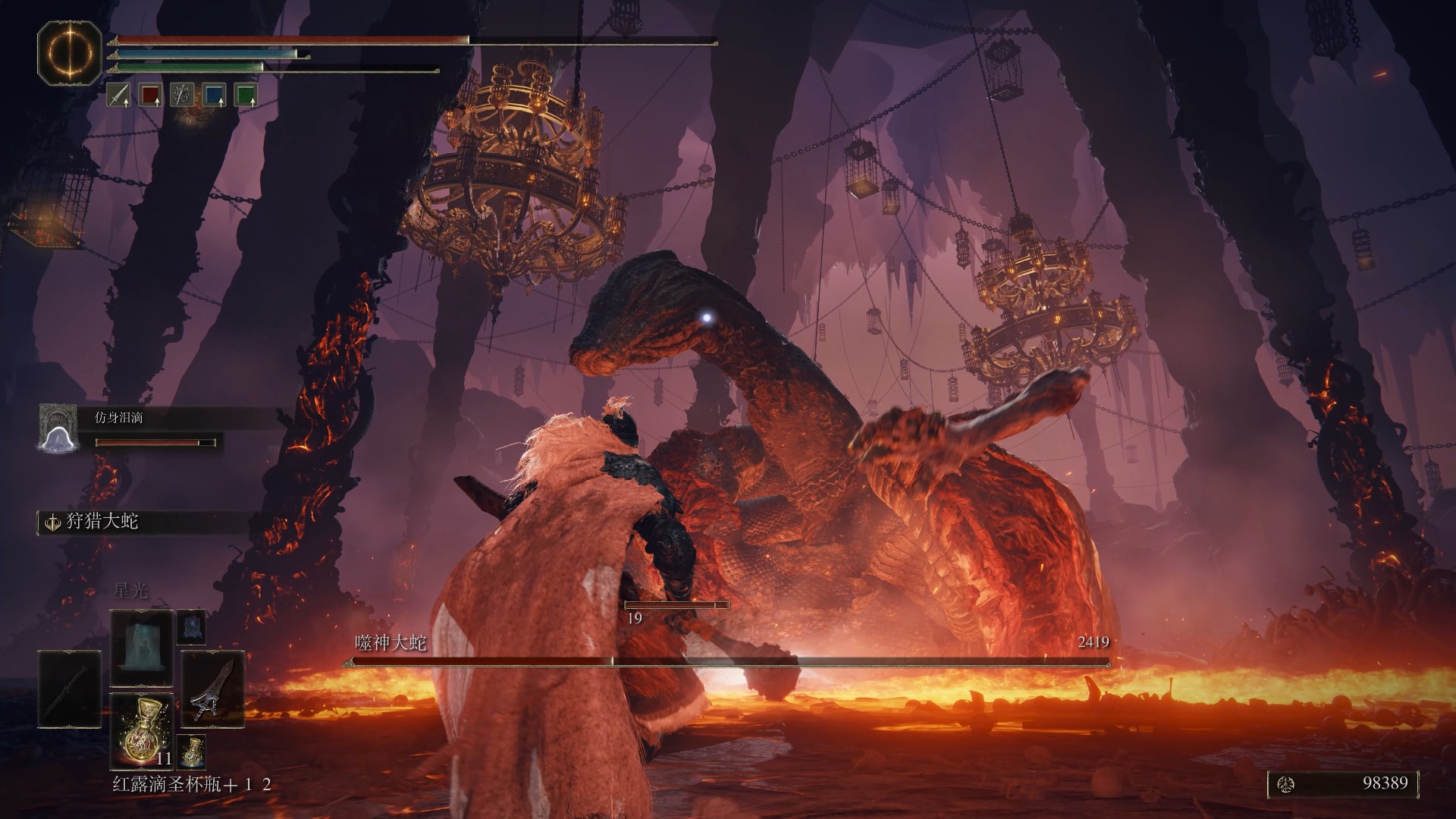Choose the Starlight spell memory slot

coord(142,647)
